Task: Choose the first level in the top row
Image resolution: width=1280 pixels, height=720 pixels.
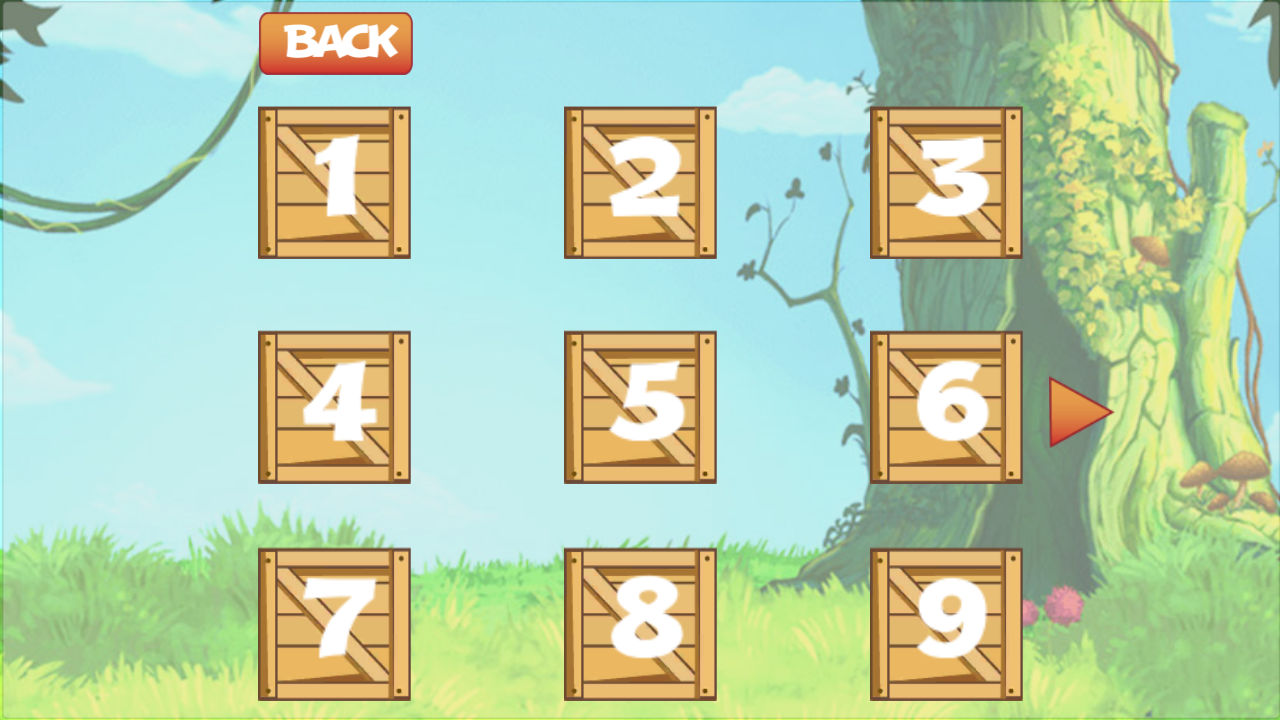Action: pyautogui.click(x=335, y=183)
